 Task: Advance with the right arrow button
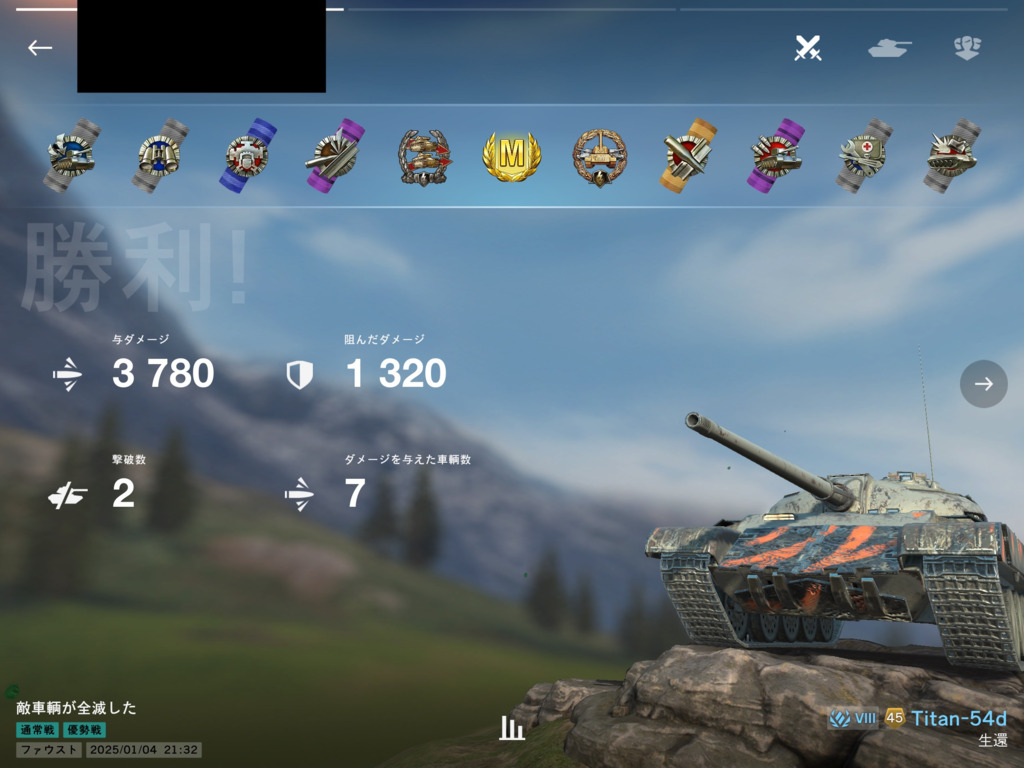point(984,384)
